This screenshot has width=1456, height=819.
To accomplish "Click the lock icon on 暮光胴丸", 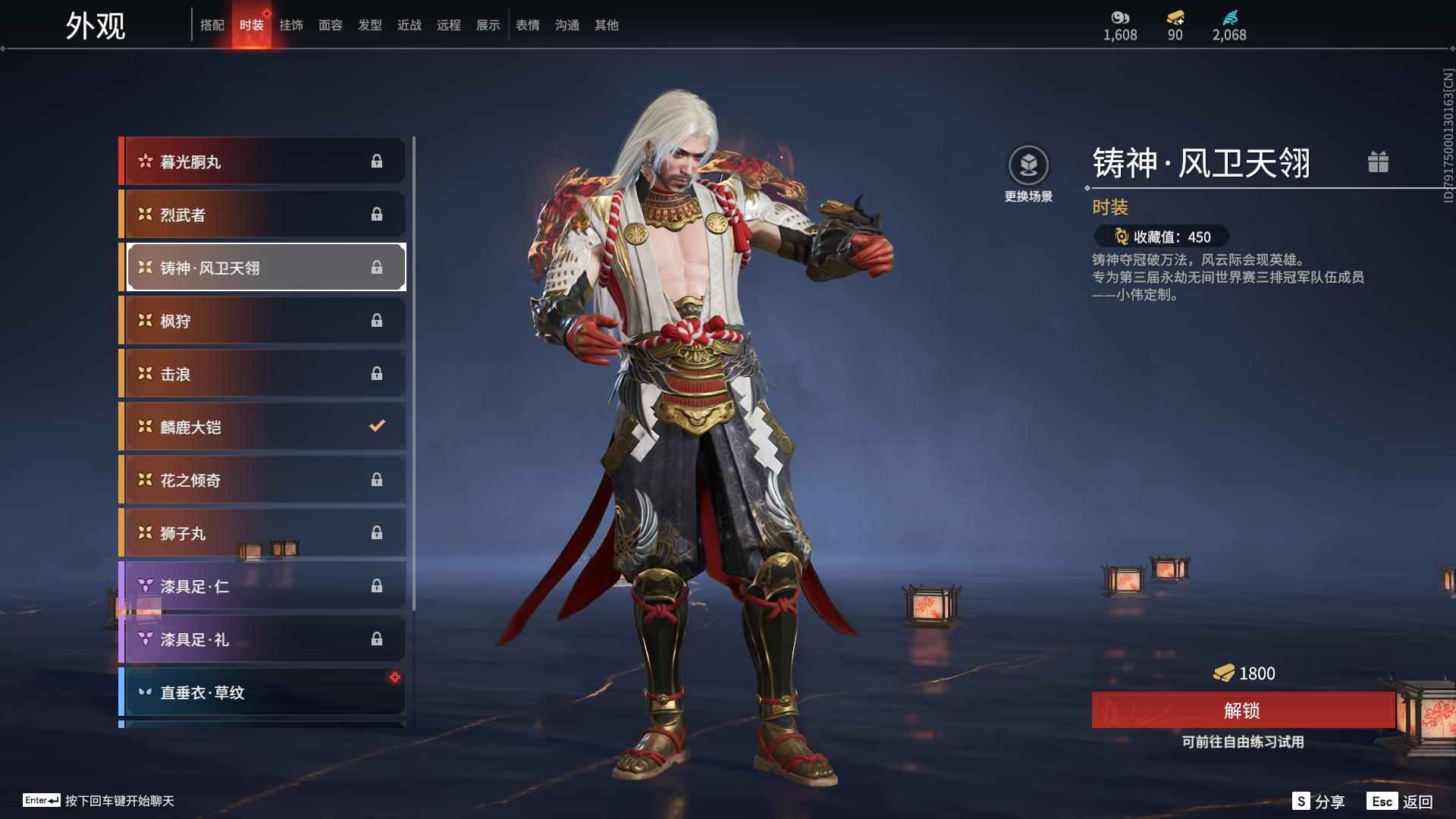I will pos(378,161).
